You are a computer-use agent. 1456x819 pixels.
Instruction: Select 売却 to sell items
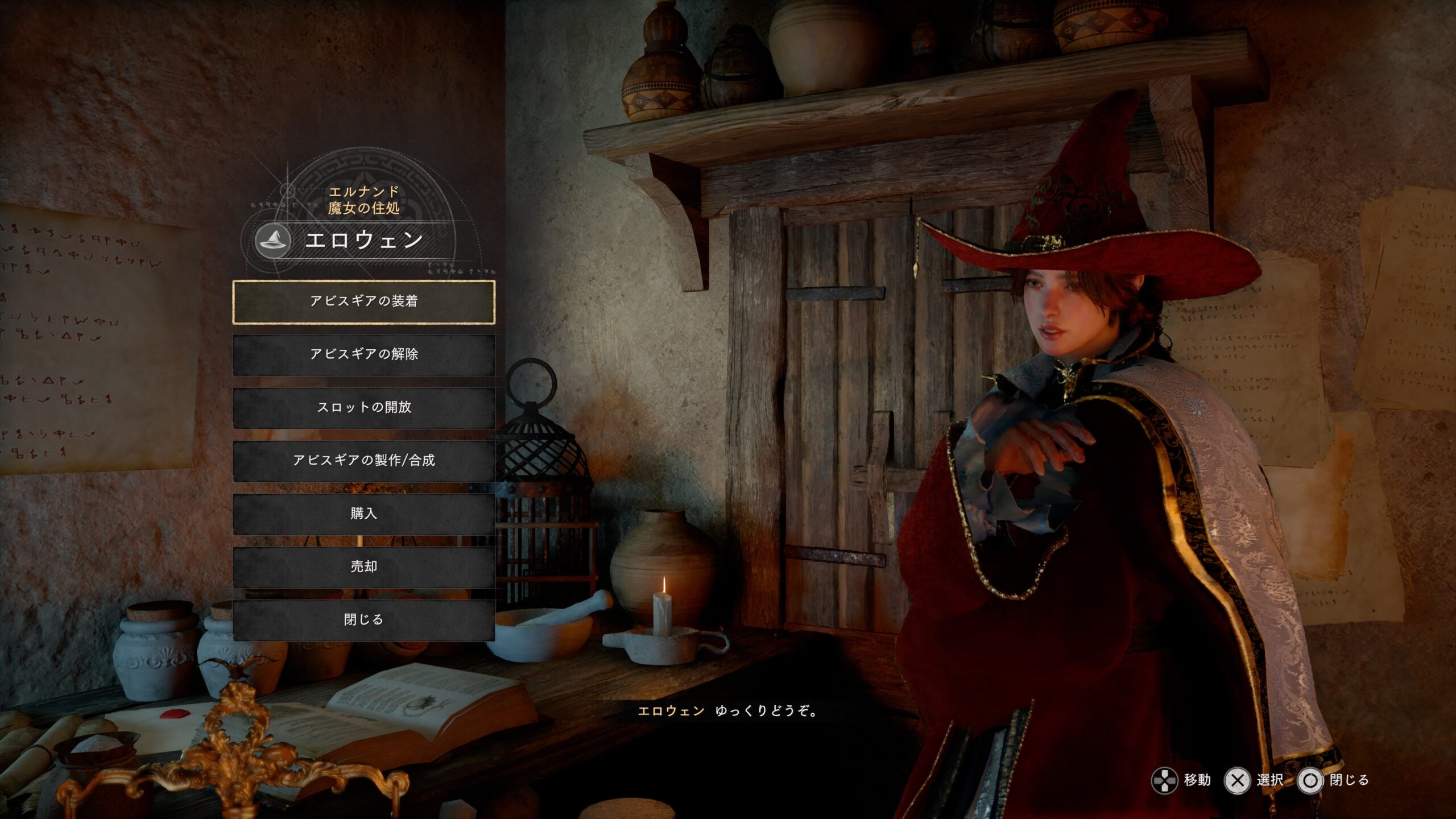pos(364,566)
